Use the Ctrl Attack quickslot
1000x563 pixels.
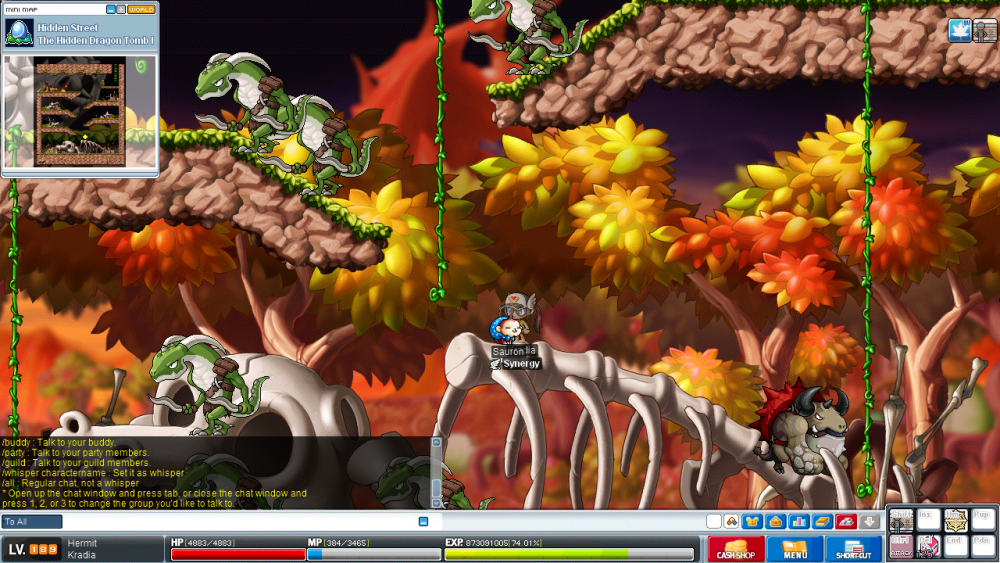901,546
